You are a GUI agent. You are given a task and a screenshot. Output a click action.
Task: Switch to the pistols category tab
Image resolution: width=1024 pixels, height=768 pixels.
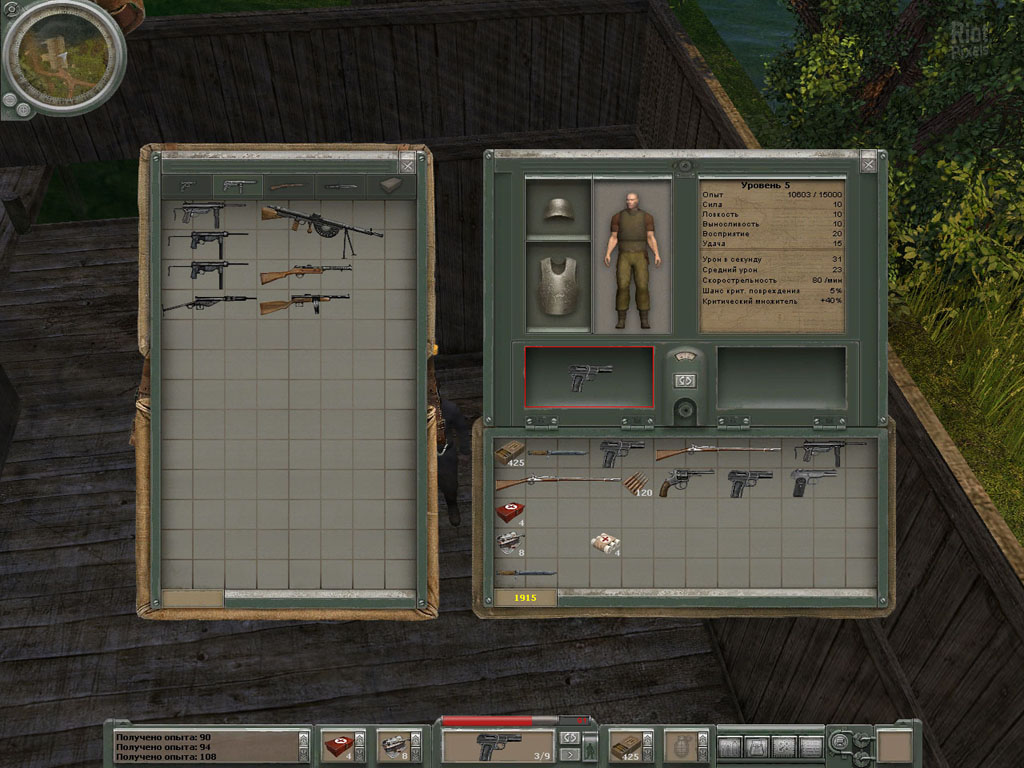pyautogui.click(x=188, y=186)
